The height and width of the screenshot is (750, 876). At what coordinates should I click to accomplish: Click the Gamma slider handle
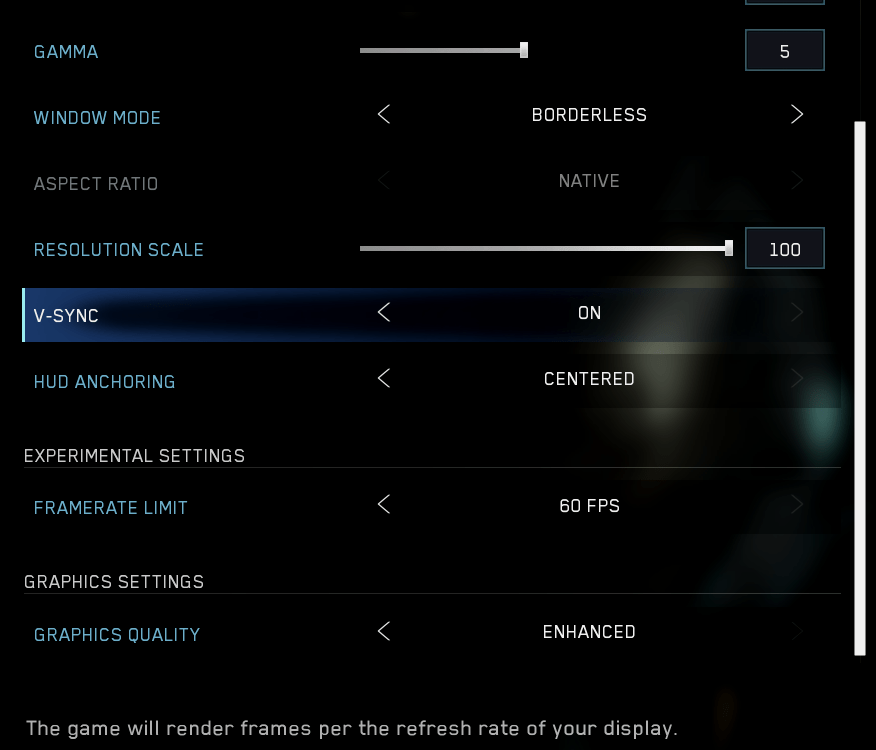[524, 50]
